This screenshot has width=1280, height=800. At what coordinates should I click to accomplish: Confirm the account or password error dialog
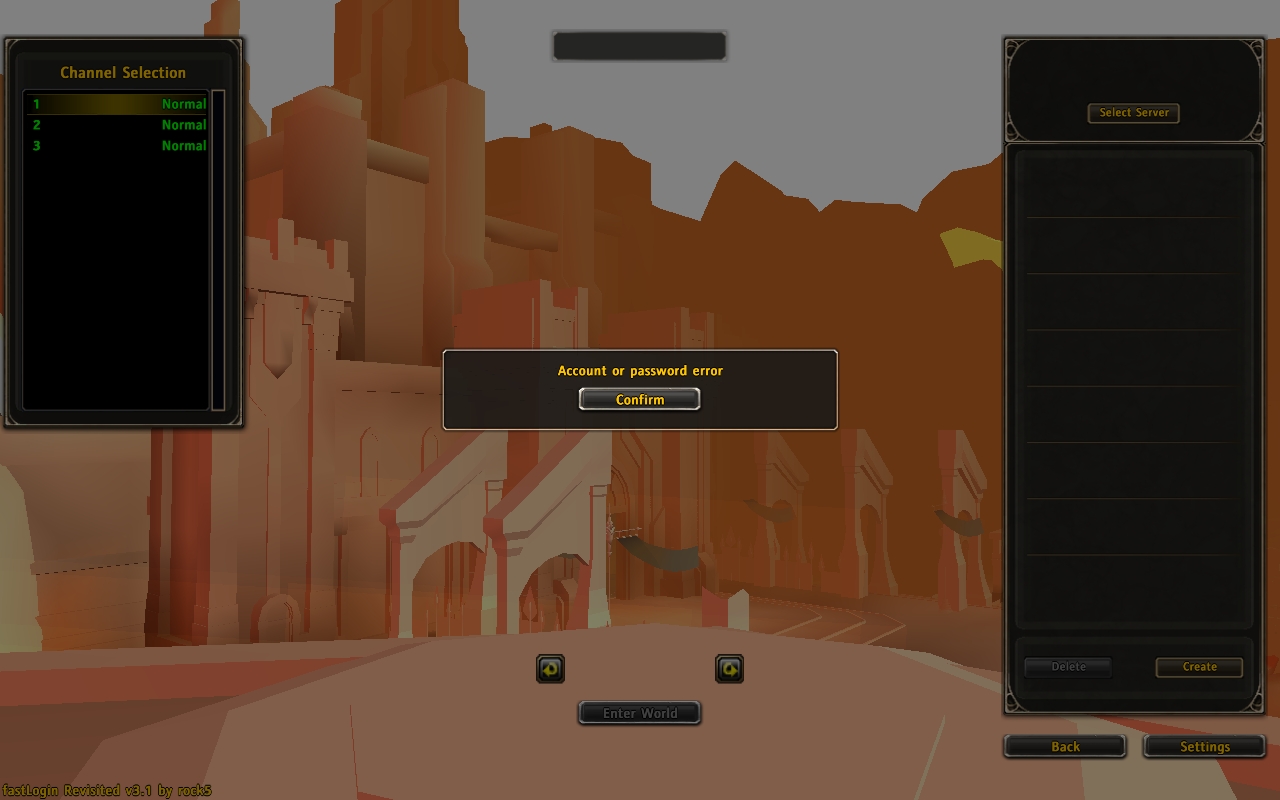point(639,399)
